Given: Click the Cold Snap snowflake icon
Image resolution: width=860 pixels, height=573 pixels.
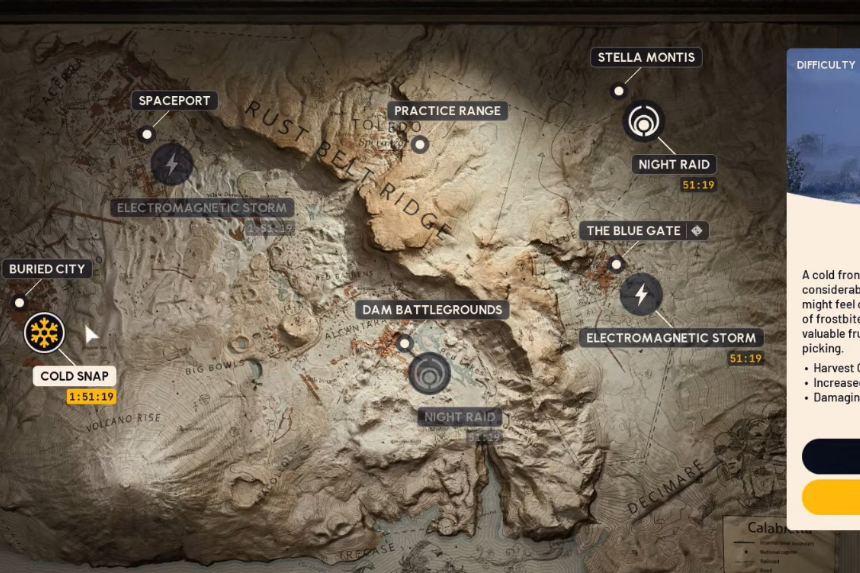Looking at the screenshot, I should pos(44,332).
